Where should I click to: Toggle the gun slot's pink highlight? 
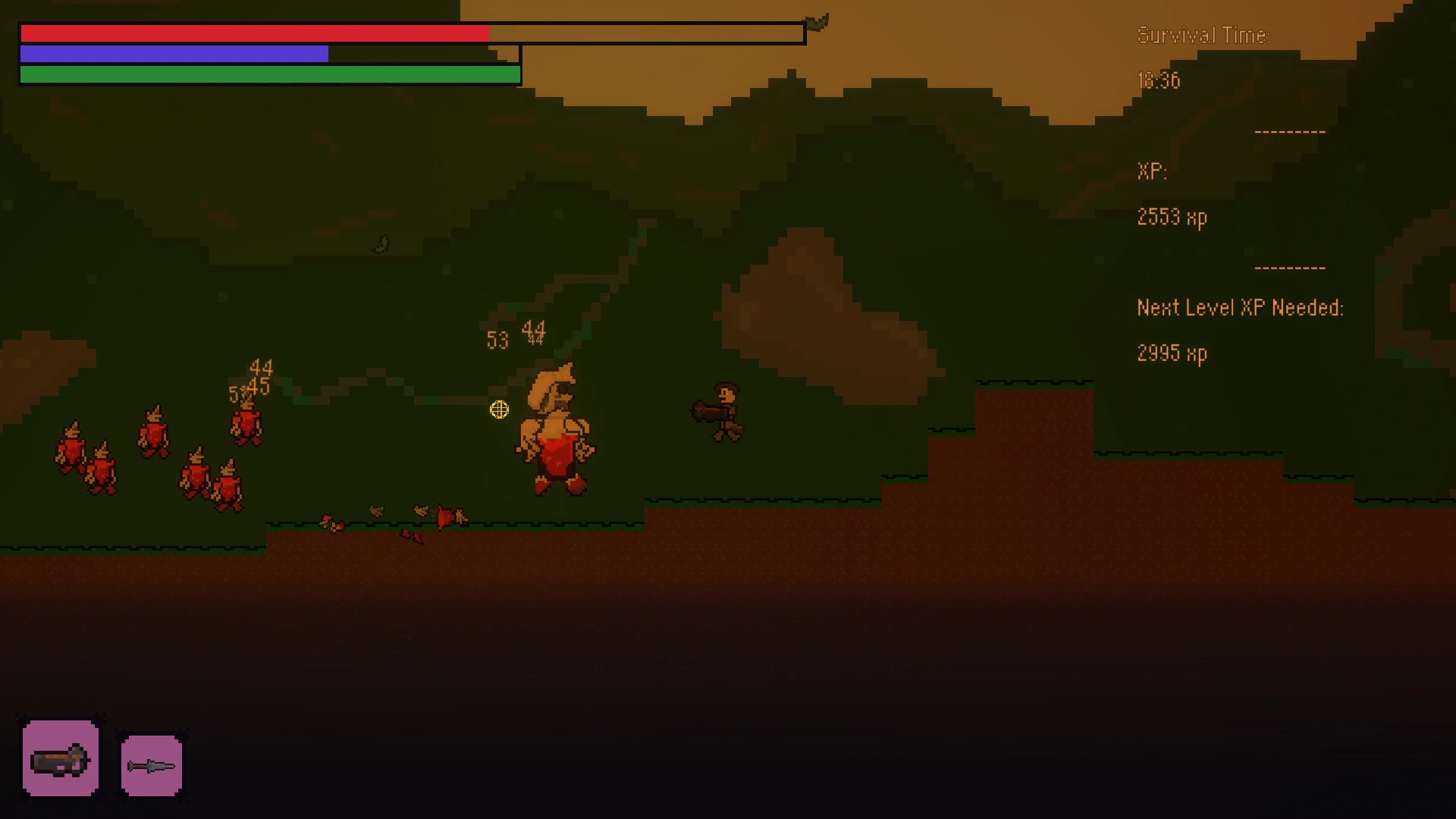coord(61,758)
